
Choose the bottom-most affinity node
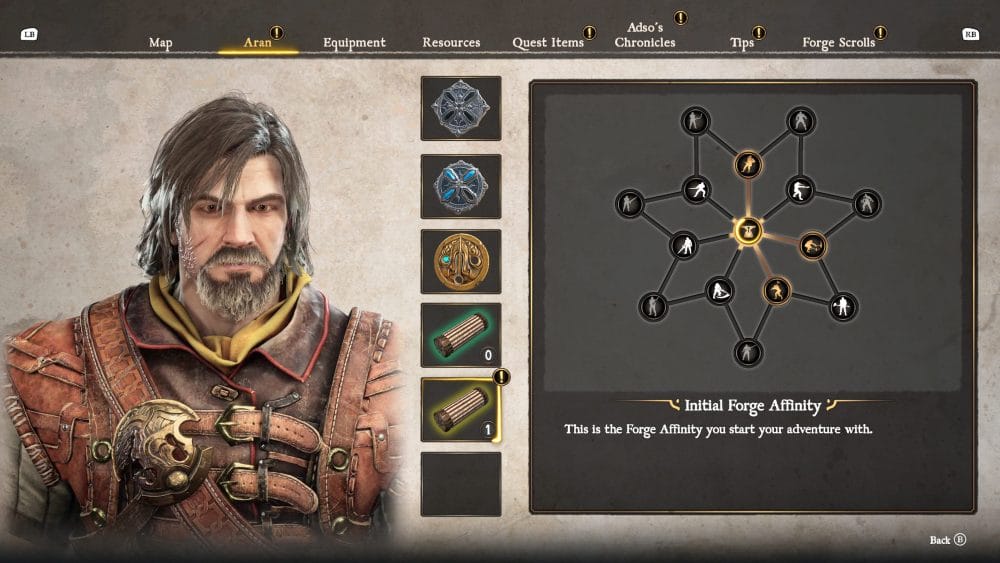747,352
